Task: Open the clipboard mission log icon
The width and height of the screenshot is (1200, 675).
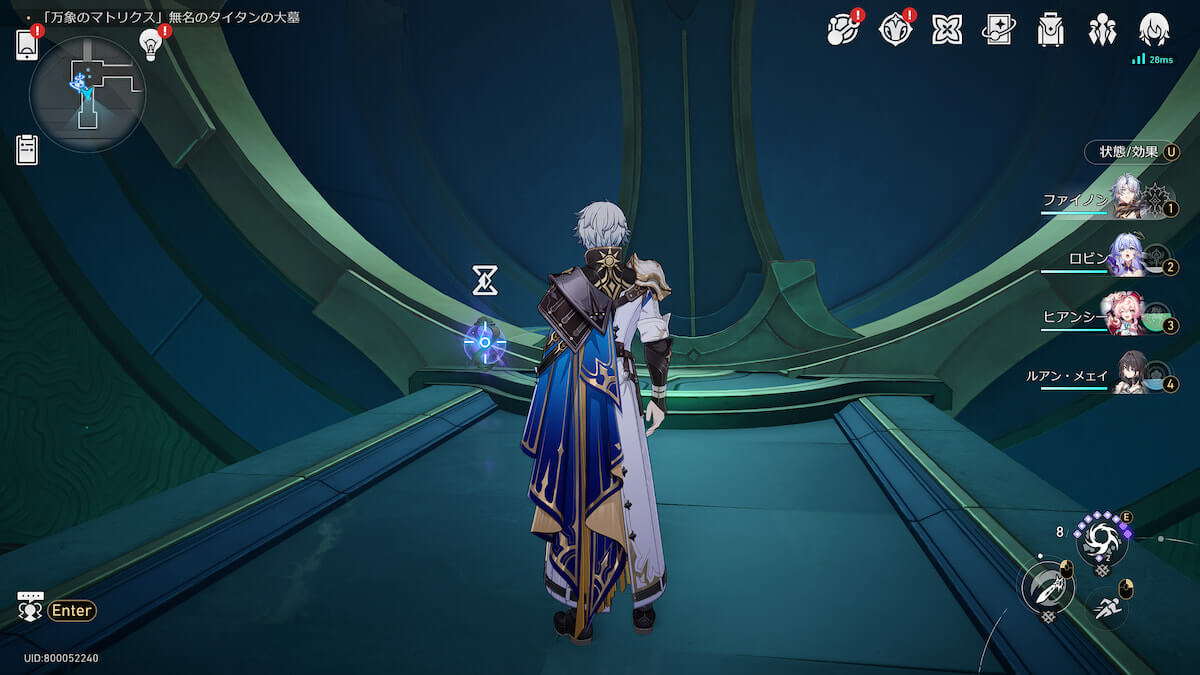Action: click(x=27, y=150)
